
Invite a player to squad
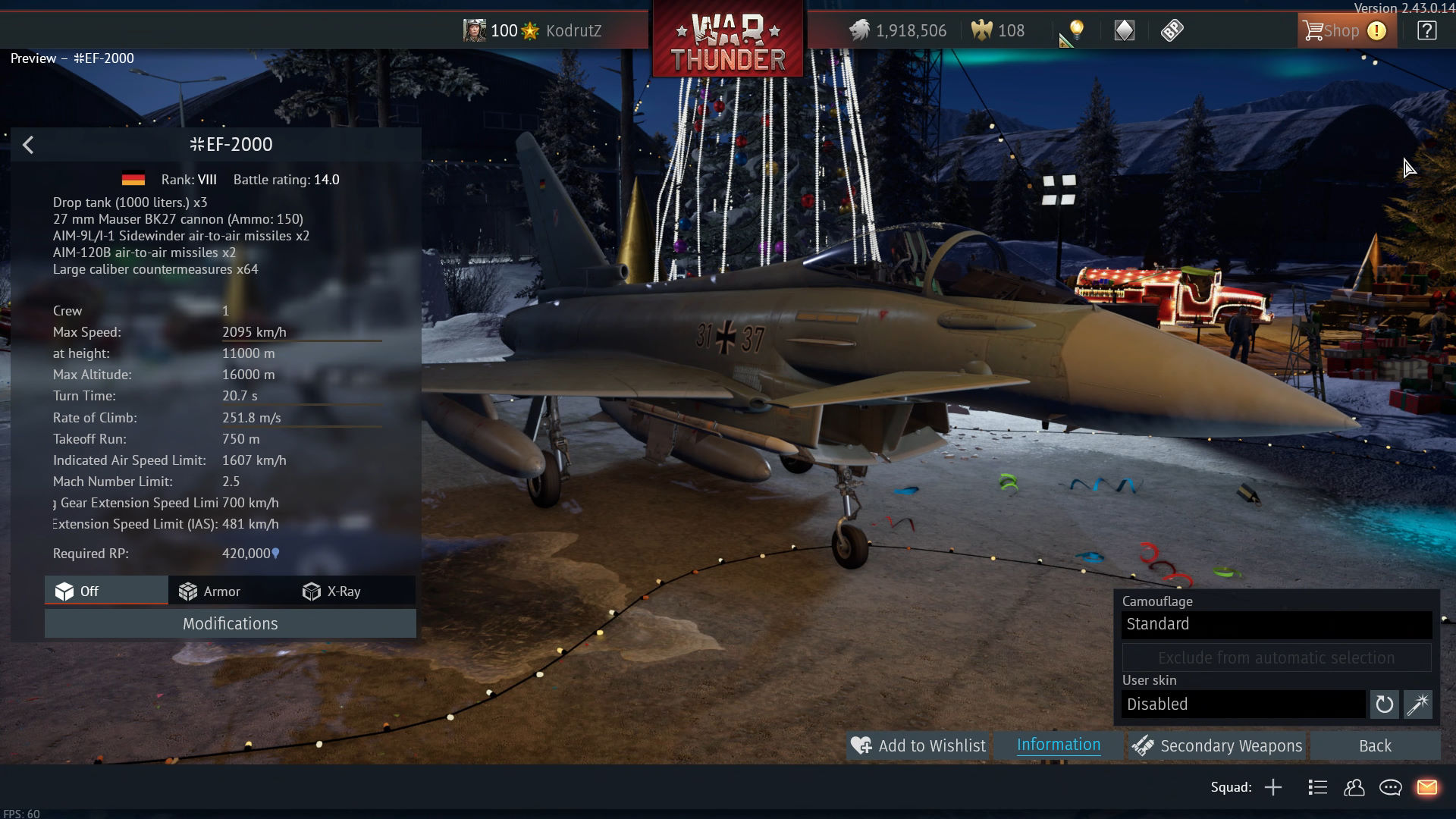tap(1273, 787)
